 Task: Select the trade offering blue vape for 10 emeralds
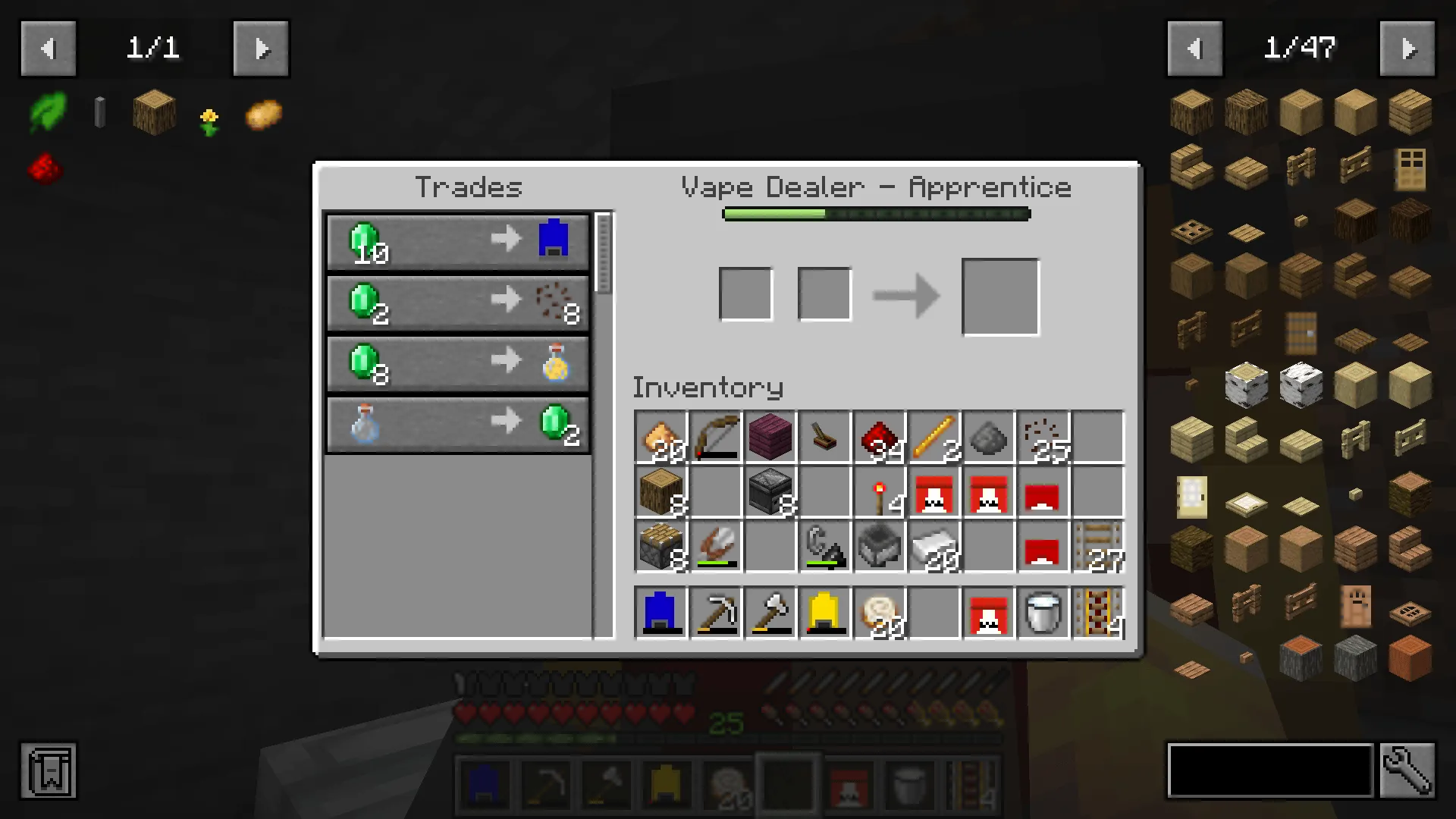point(457,241)
